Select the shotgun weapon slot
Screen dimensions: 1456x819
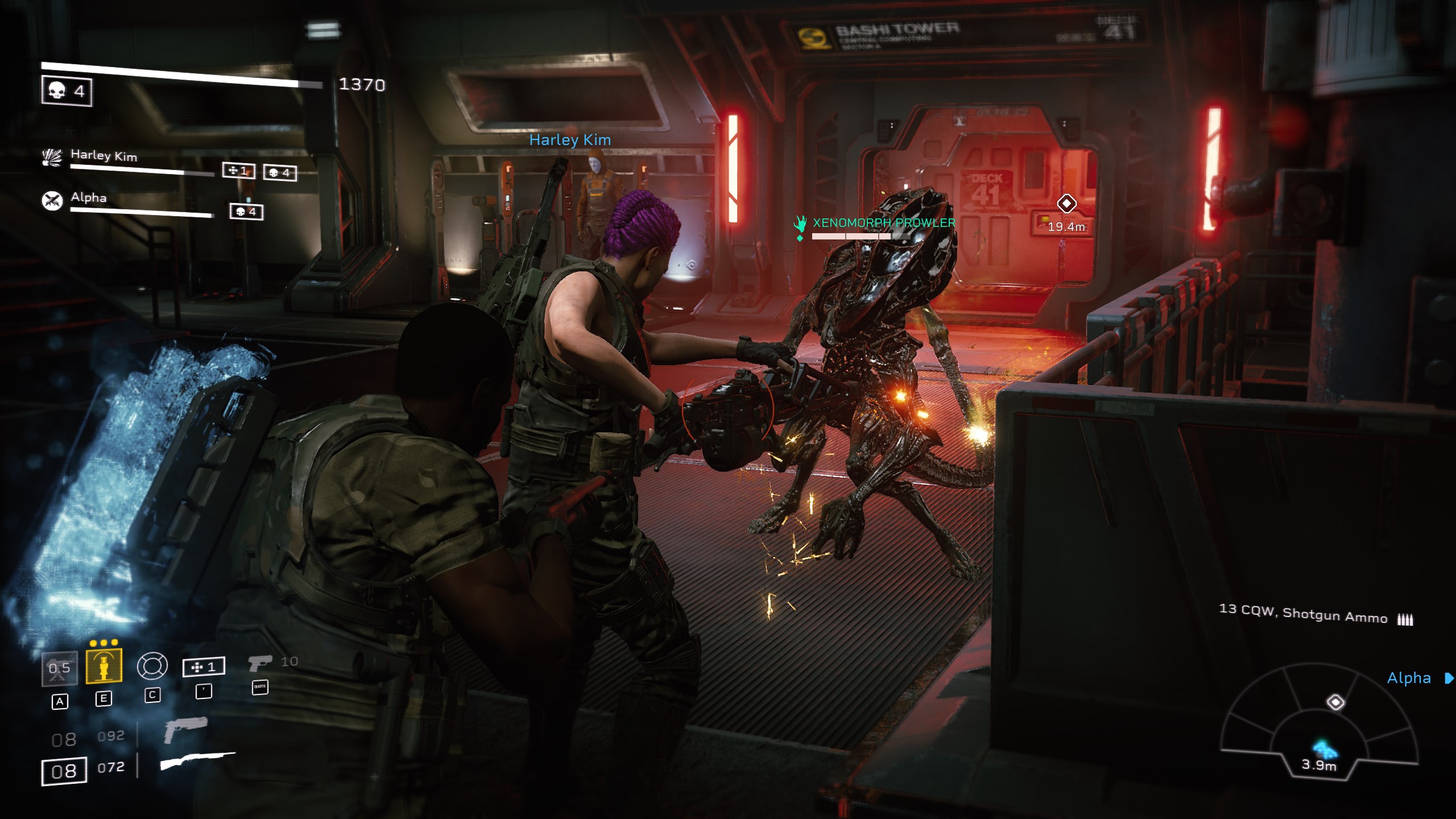pos(197,761)
